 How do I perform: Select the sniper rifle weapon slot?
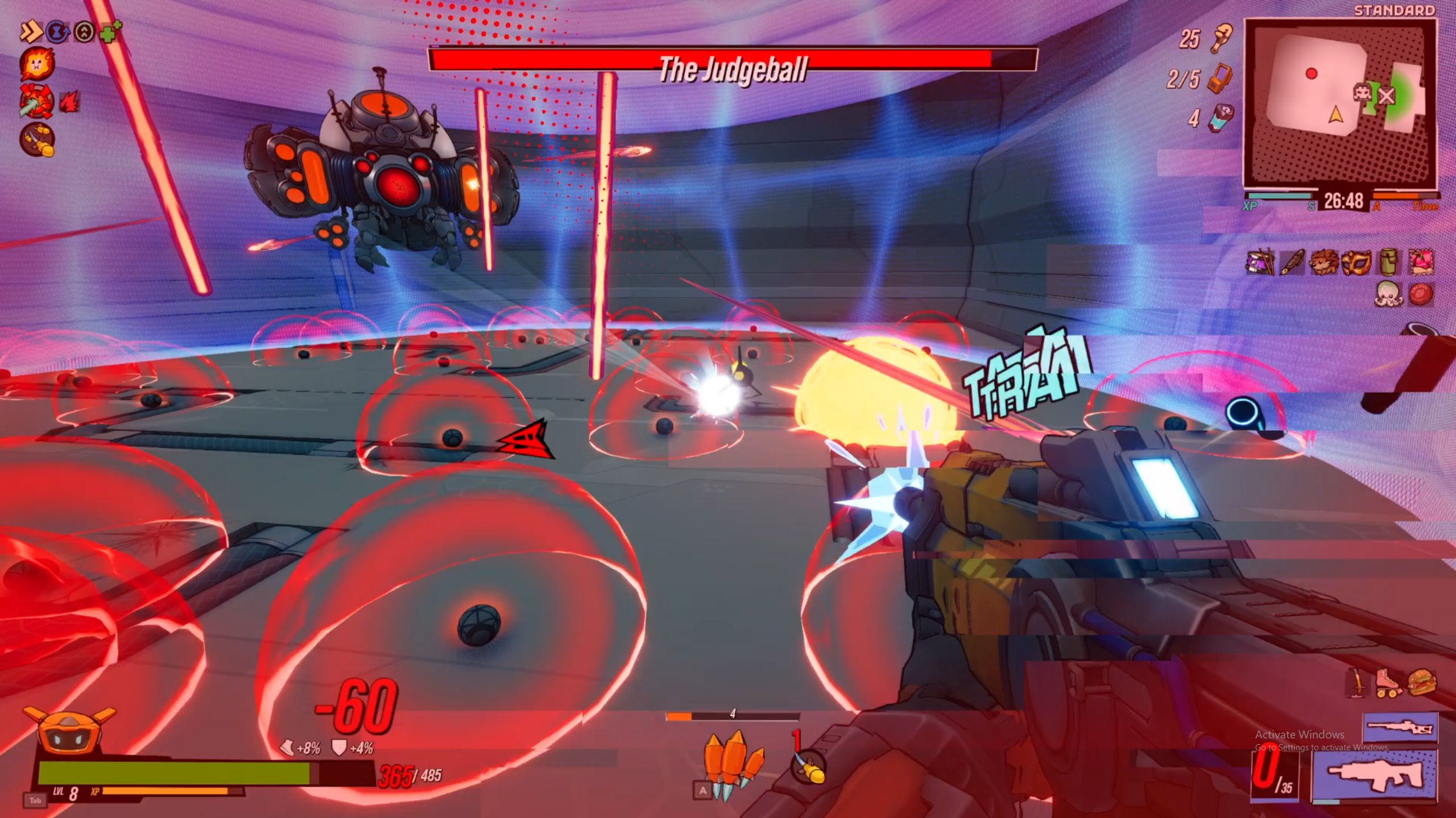[x=1400, y=727]
